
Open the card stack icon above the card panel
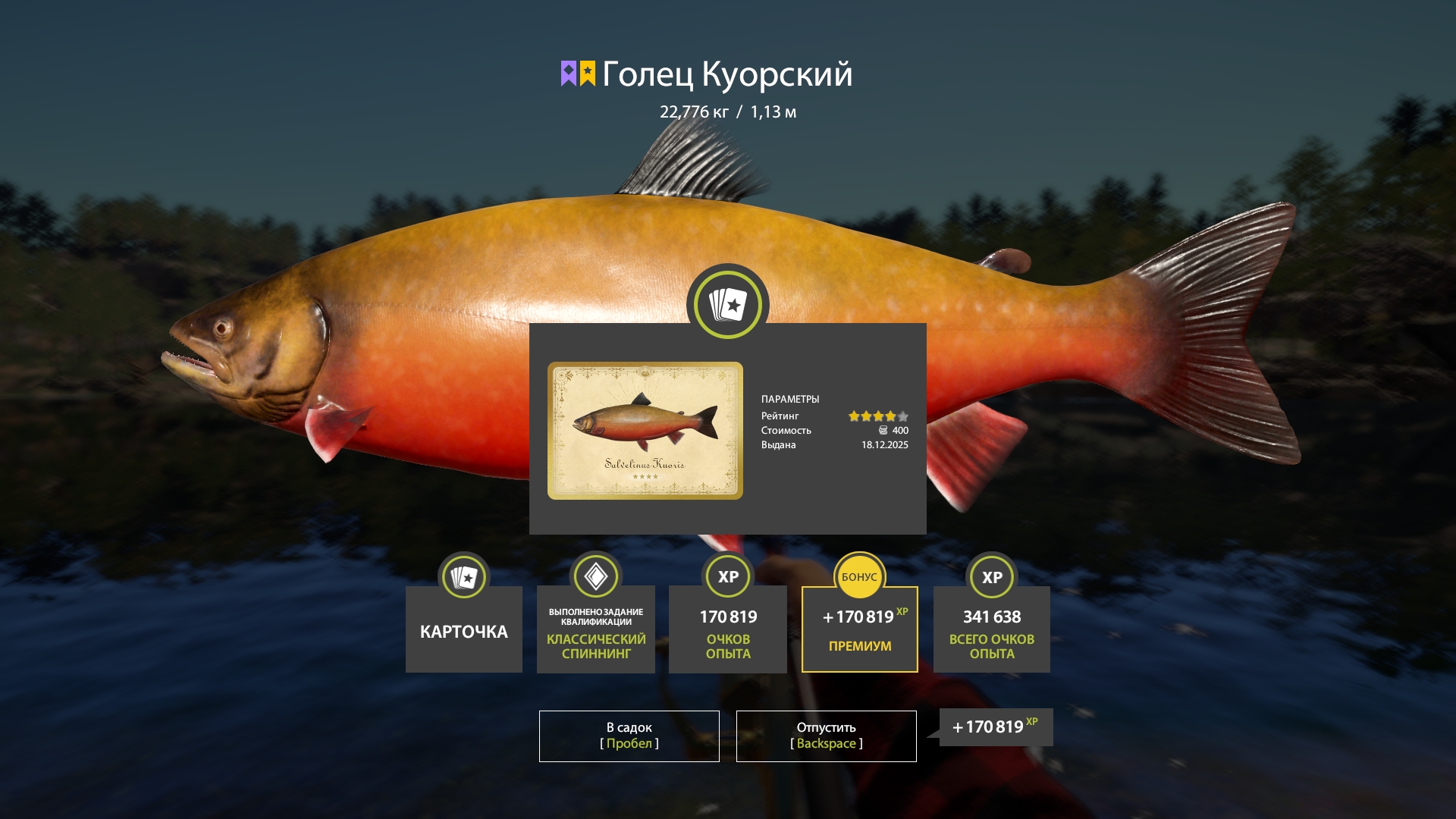[727, 303]
